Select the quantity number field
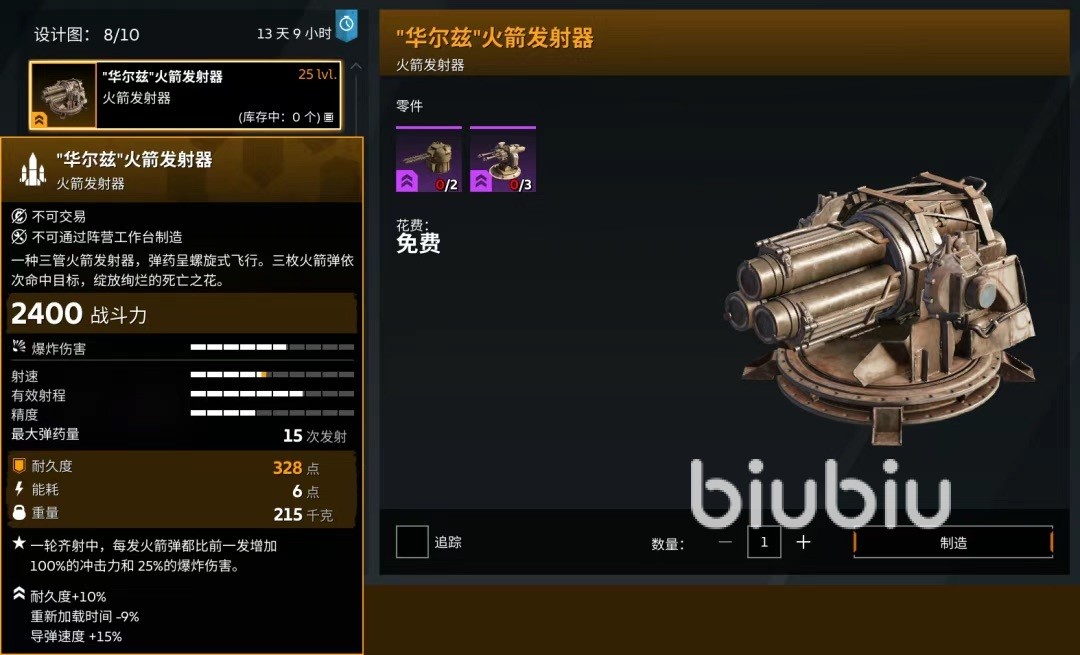The image size is (1080, 655). point(764,542)
